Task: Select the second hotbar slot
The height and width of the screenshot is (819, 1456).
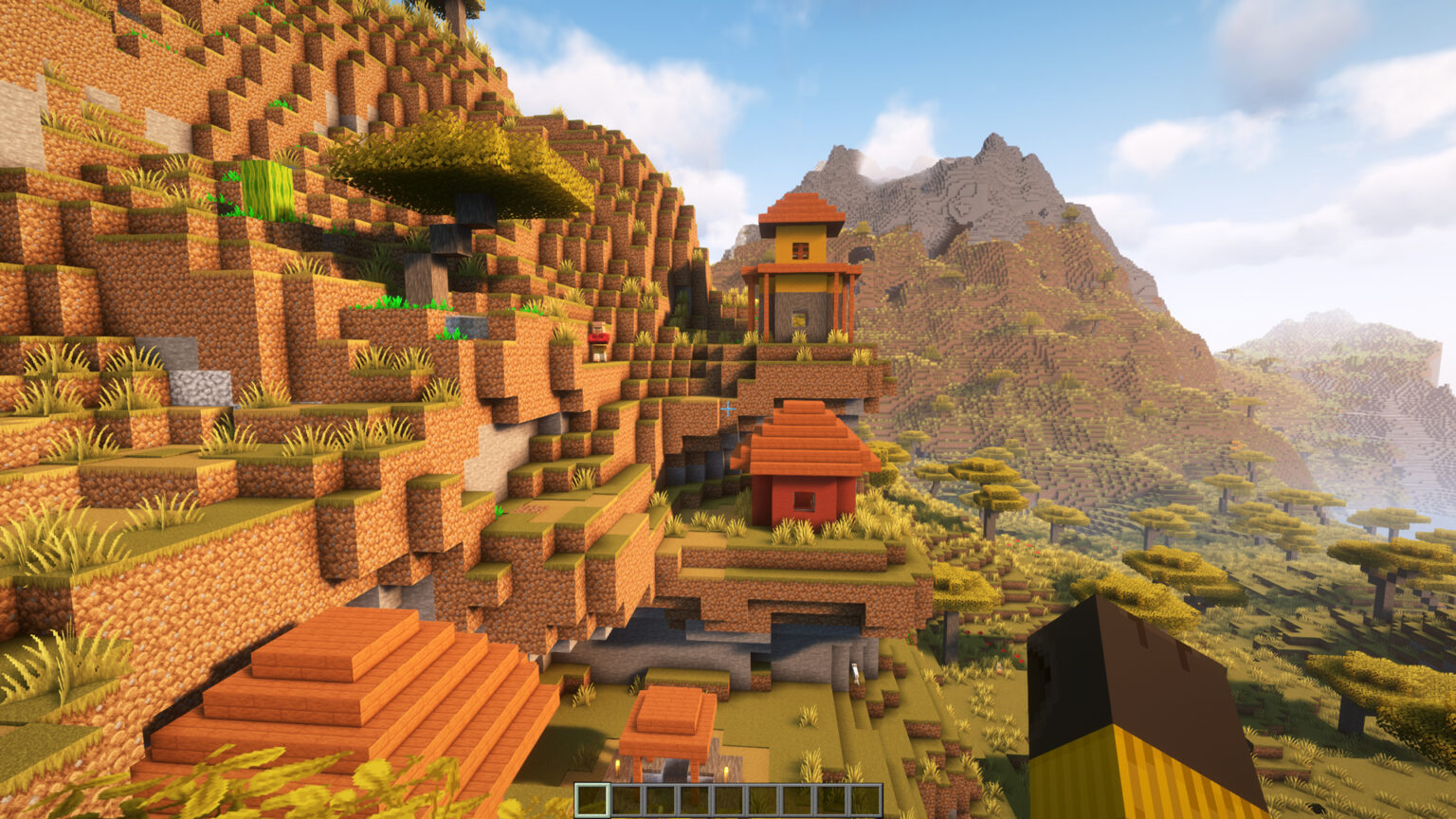Action: pyautogui.click(x=627, y=800)
